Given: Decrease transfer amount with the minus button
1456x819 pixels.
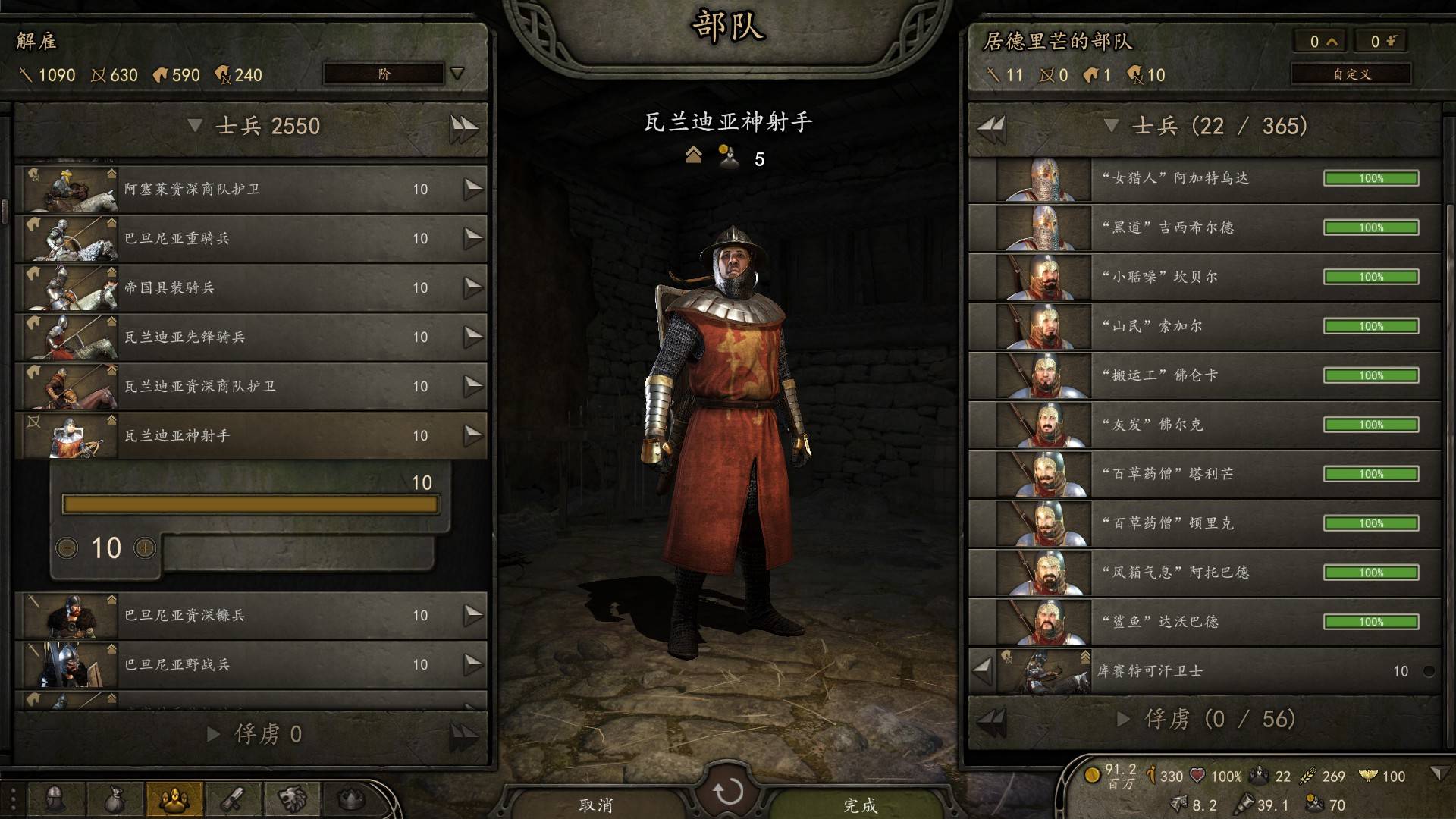Looking at the screenshot, I should [67, 548].
